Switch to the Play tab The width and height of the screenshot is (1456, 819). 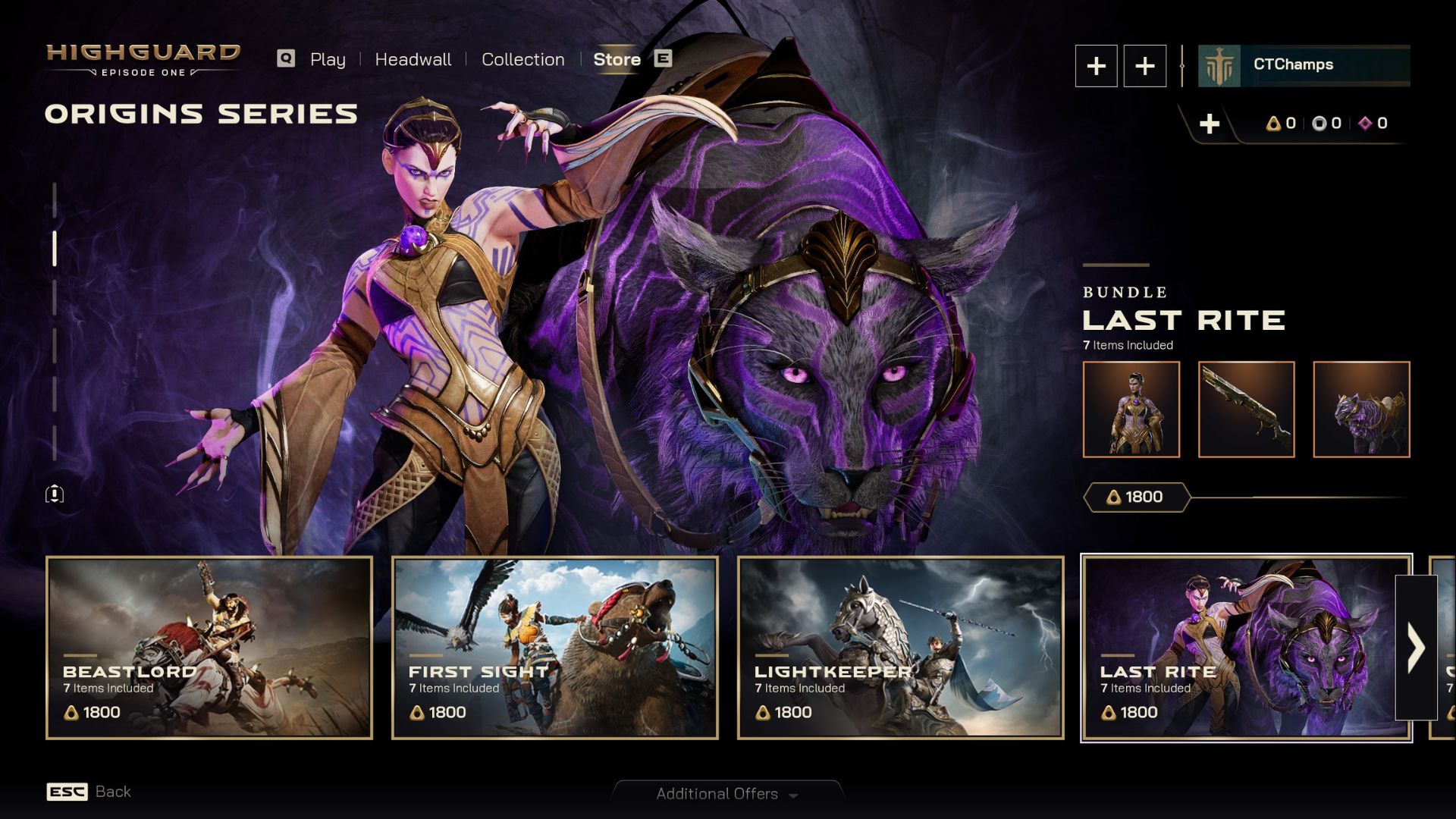pos(327,59)
